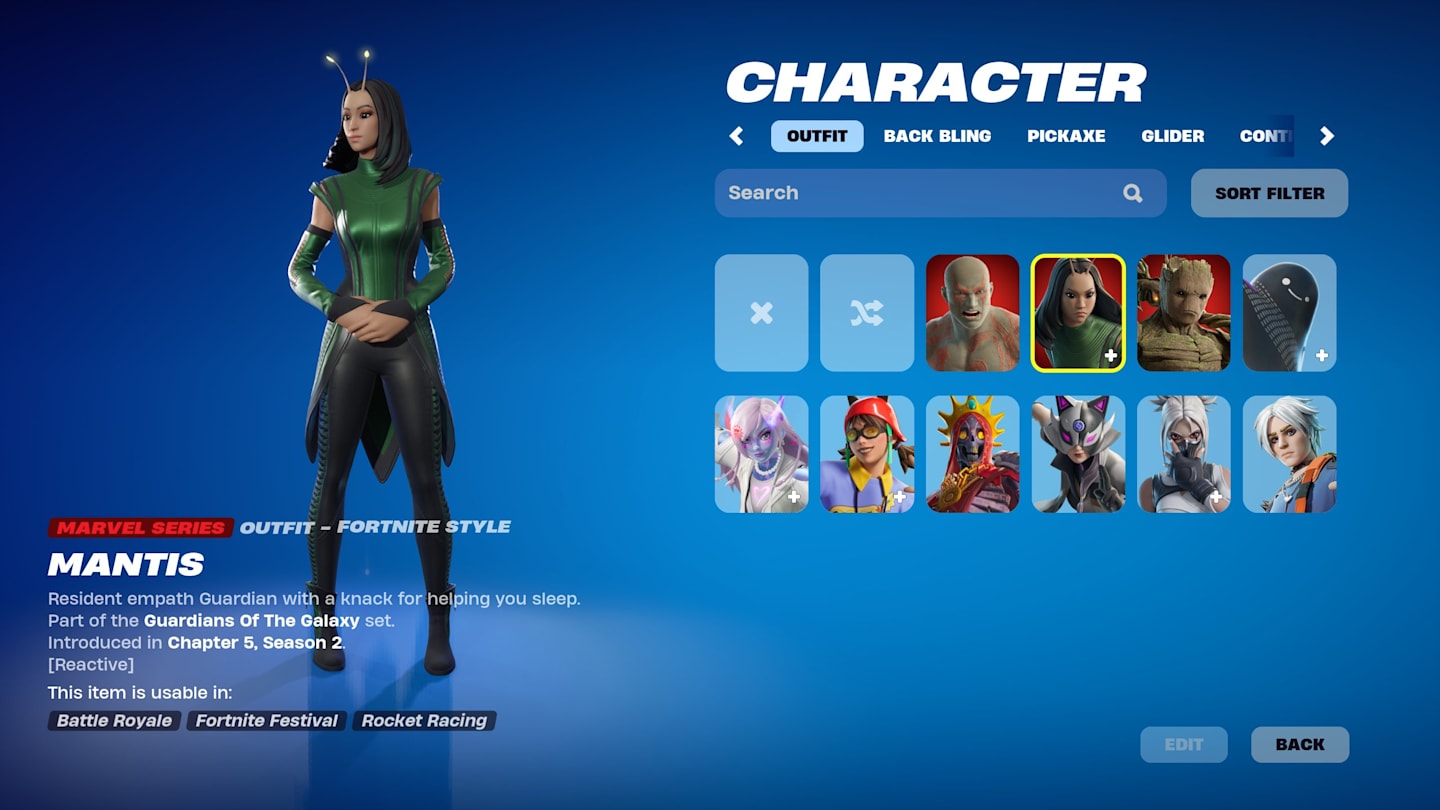
Task: Clear equipped outfit with the X icon
Action: pyautogui.click(x=761, y=313)
